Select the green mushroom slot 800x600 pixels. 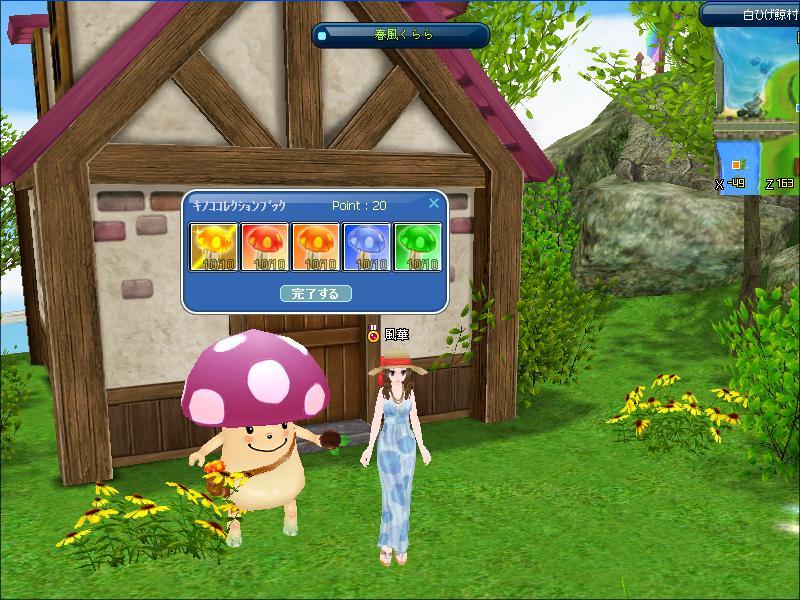[416, 248]
